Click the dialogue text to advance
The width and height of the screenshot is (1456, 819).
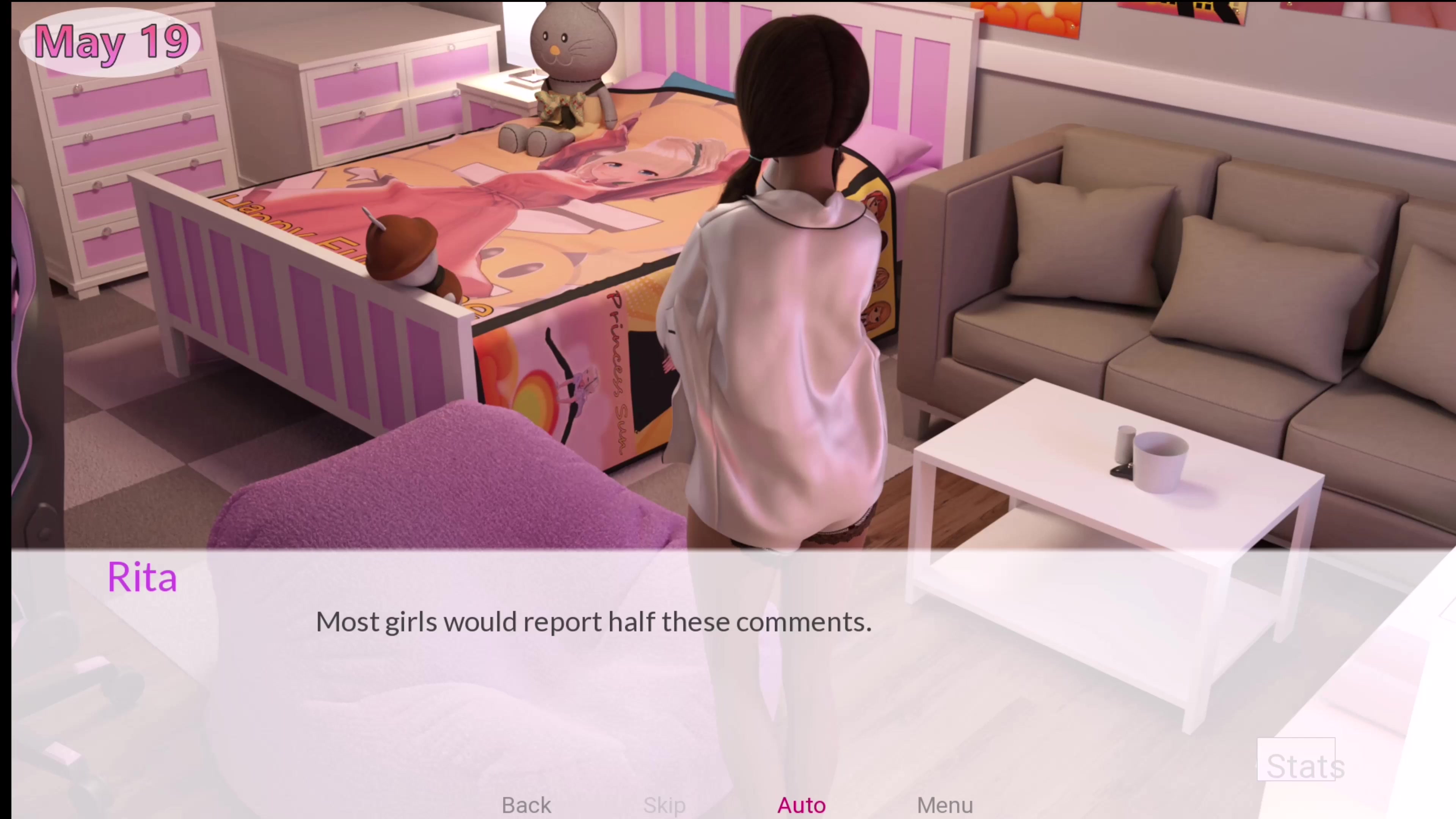click(x=593, y=622)
